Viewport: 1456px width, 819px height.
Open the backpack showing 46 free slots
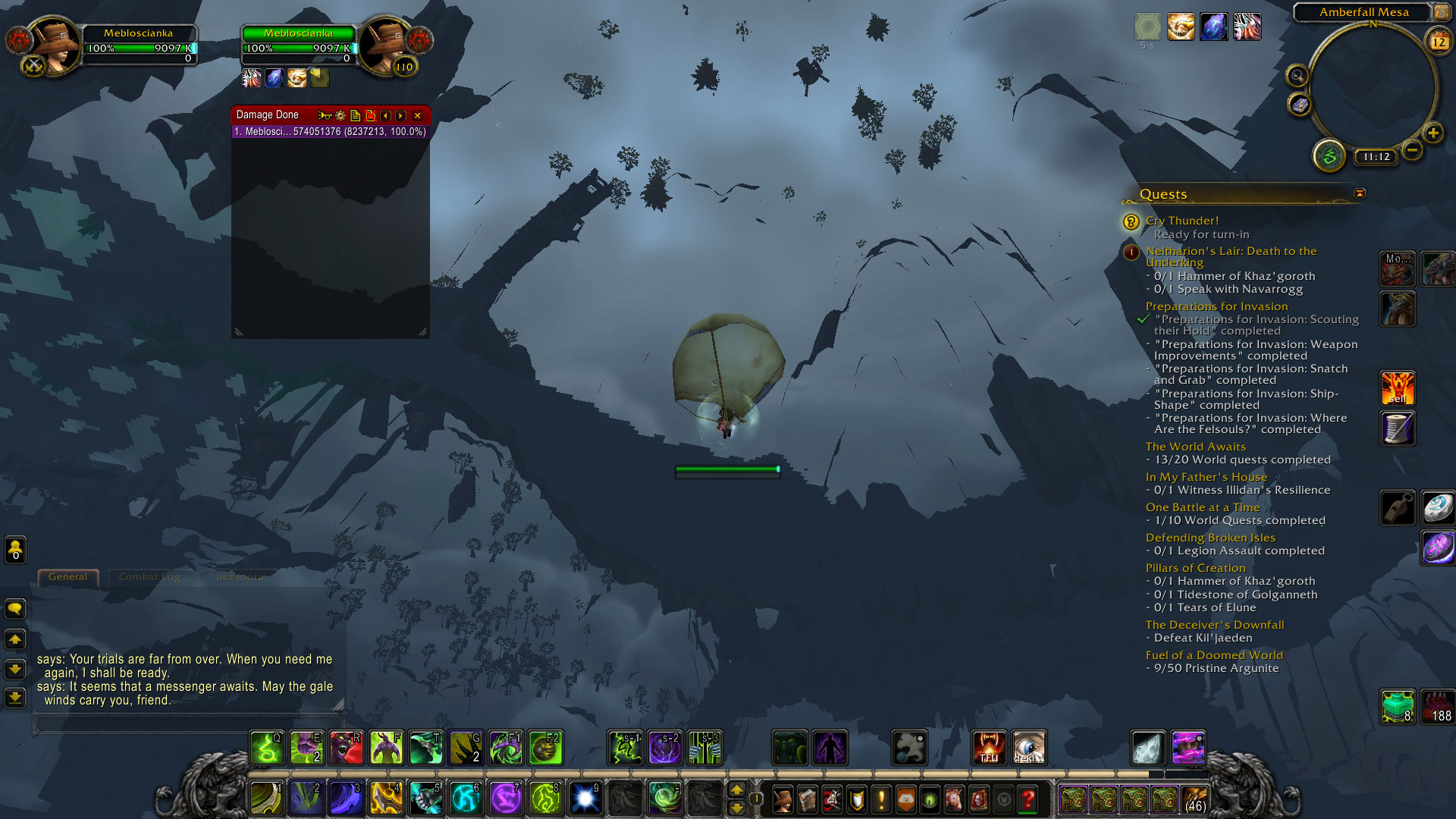pos(1194,799)
